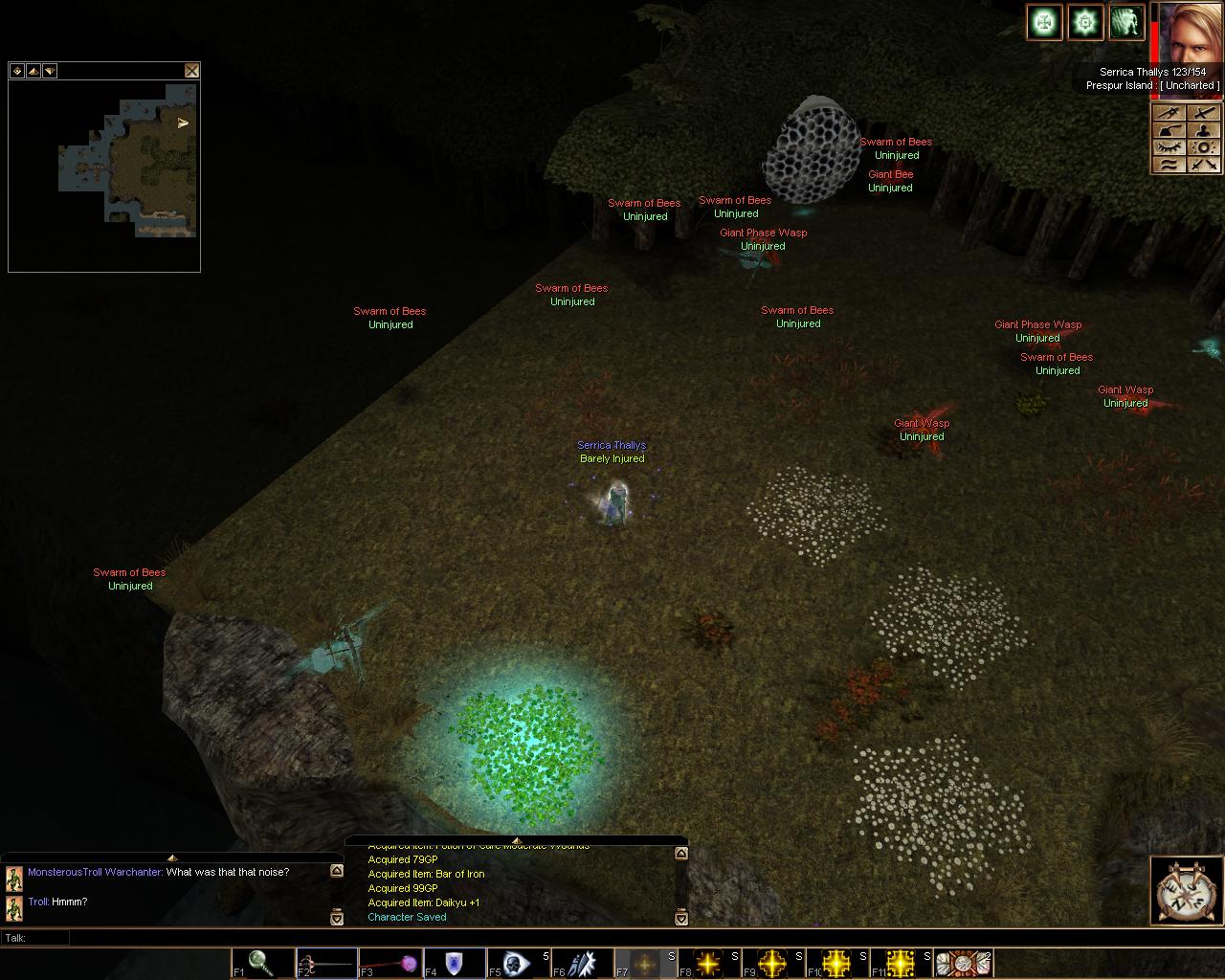Image resolution: width=1225 pixels, height=980 pixels.
Task: Activate the skull ability in slot F5
Action: 517,963
